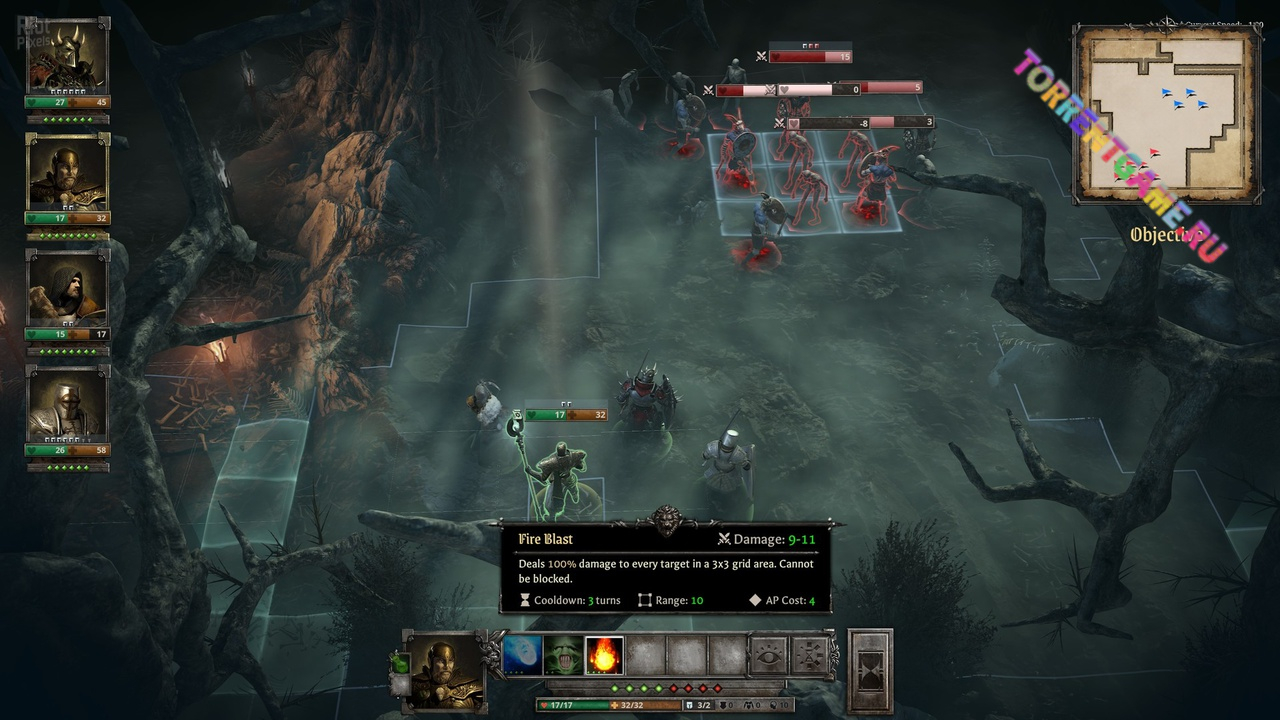The height and width of the screenshot is (720, 1280).
Task: Use the green potion slot
Action: click(400, 663)
